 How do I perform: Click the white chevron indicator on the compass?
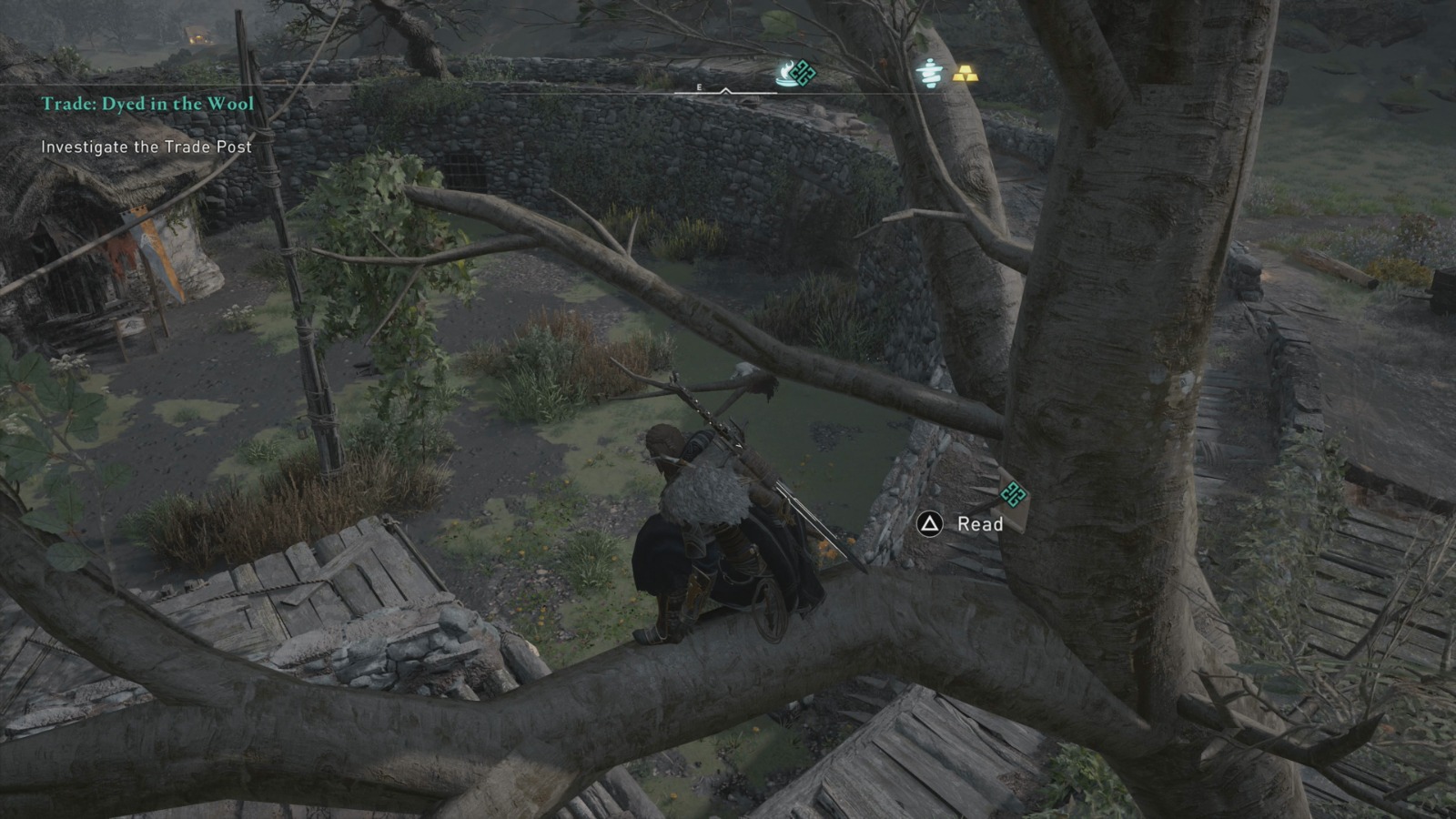725,91
